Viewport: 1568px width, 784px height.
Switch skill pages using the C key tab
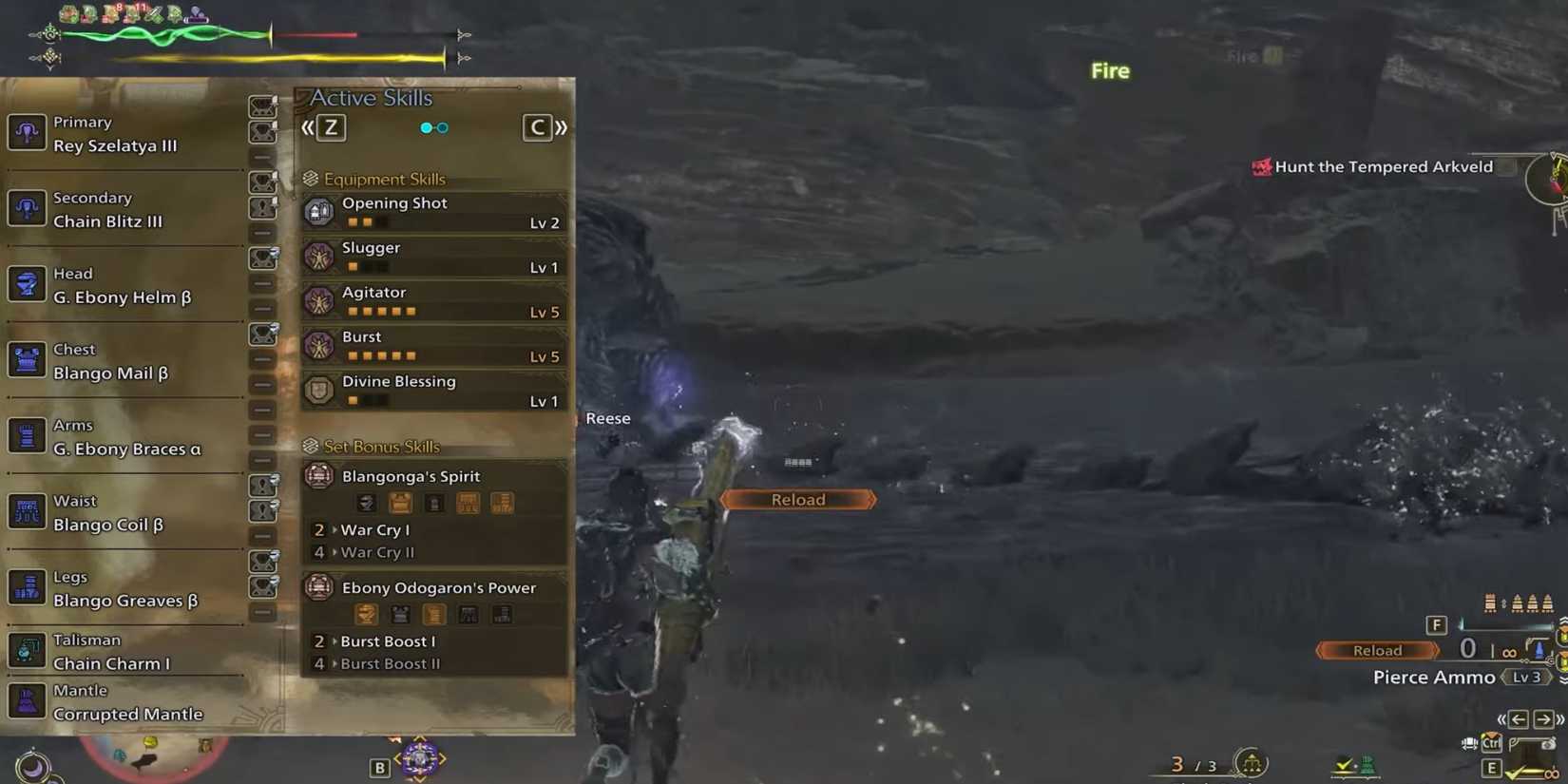538,126
